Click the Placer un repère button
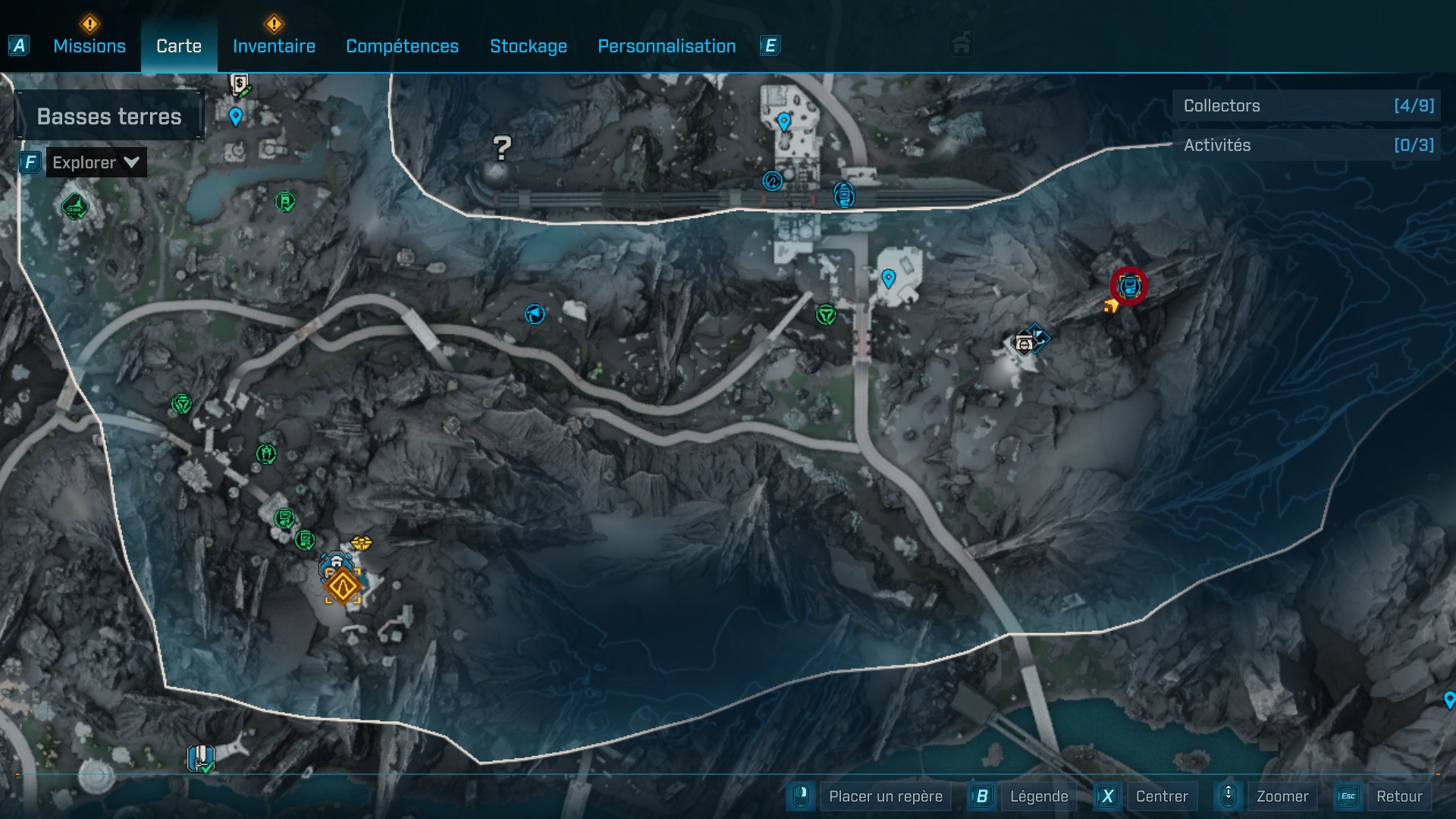This screenshot has width=1456, height=819. [x=885, y=796]
